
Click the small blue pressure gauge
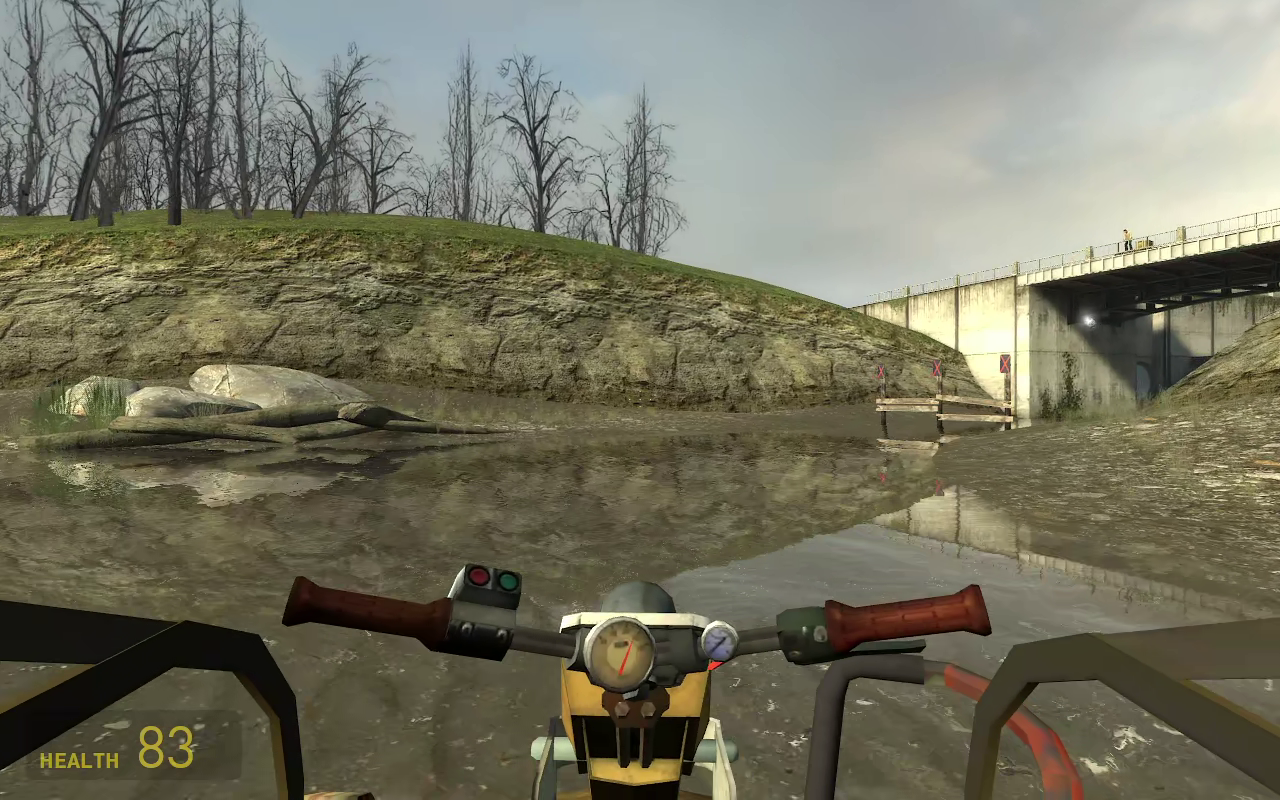(x=720, y=644)
